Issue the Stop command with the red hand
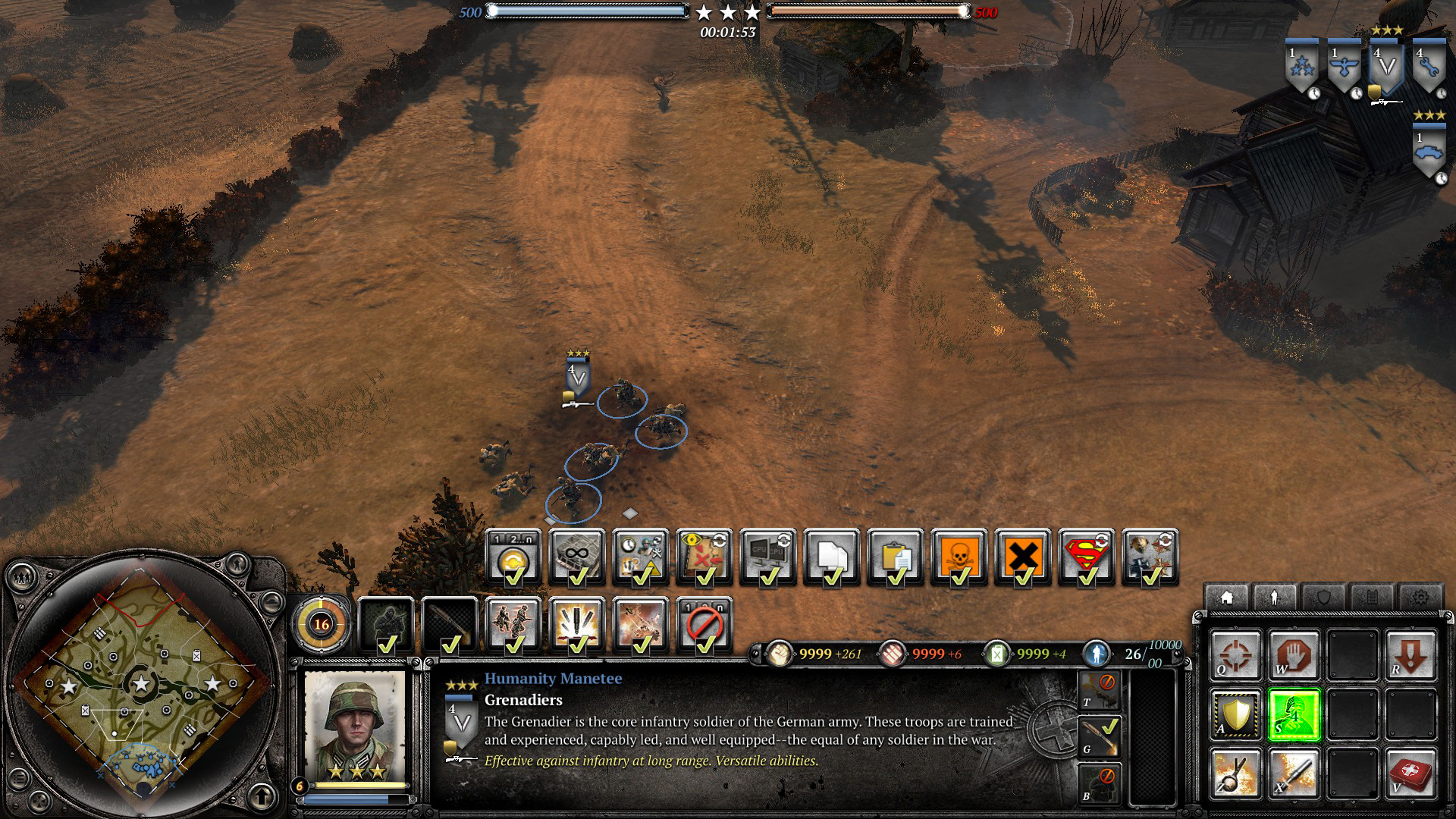1456x819 pixels. [x=1294, y=655]
